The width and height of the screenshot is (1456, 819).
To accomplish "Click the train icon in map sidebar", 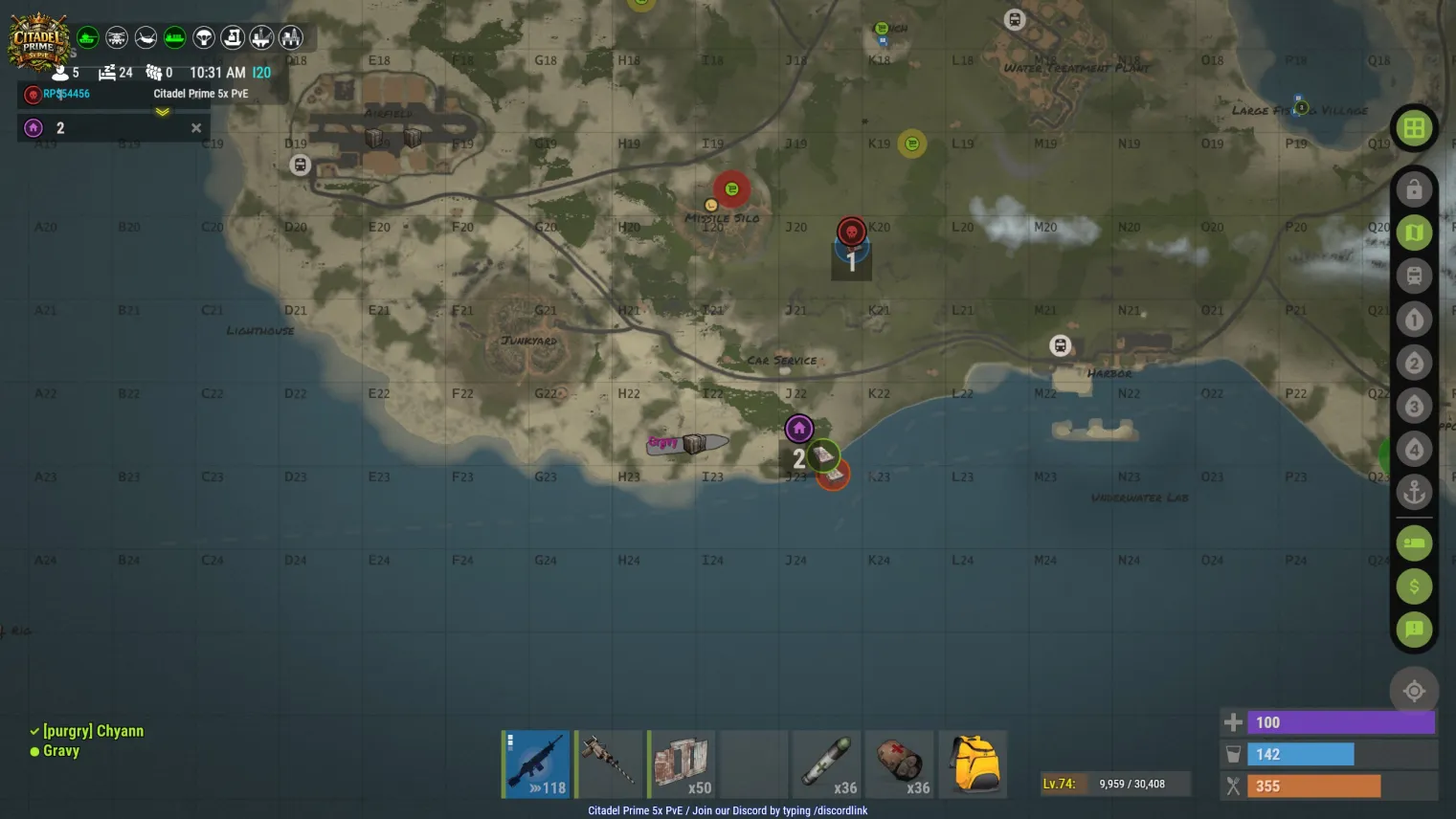I will click(1414, 277).
